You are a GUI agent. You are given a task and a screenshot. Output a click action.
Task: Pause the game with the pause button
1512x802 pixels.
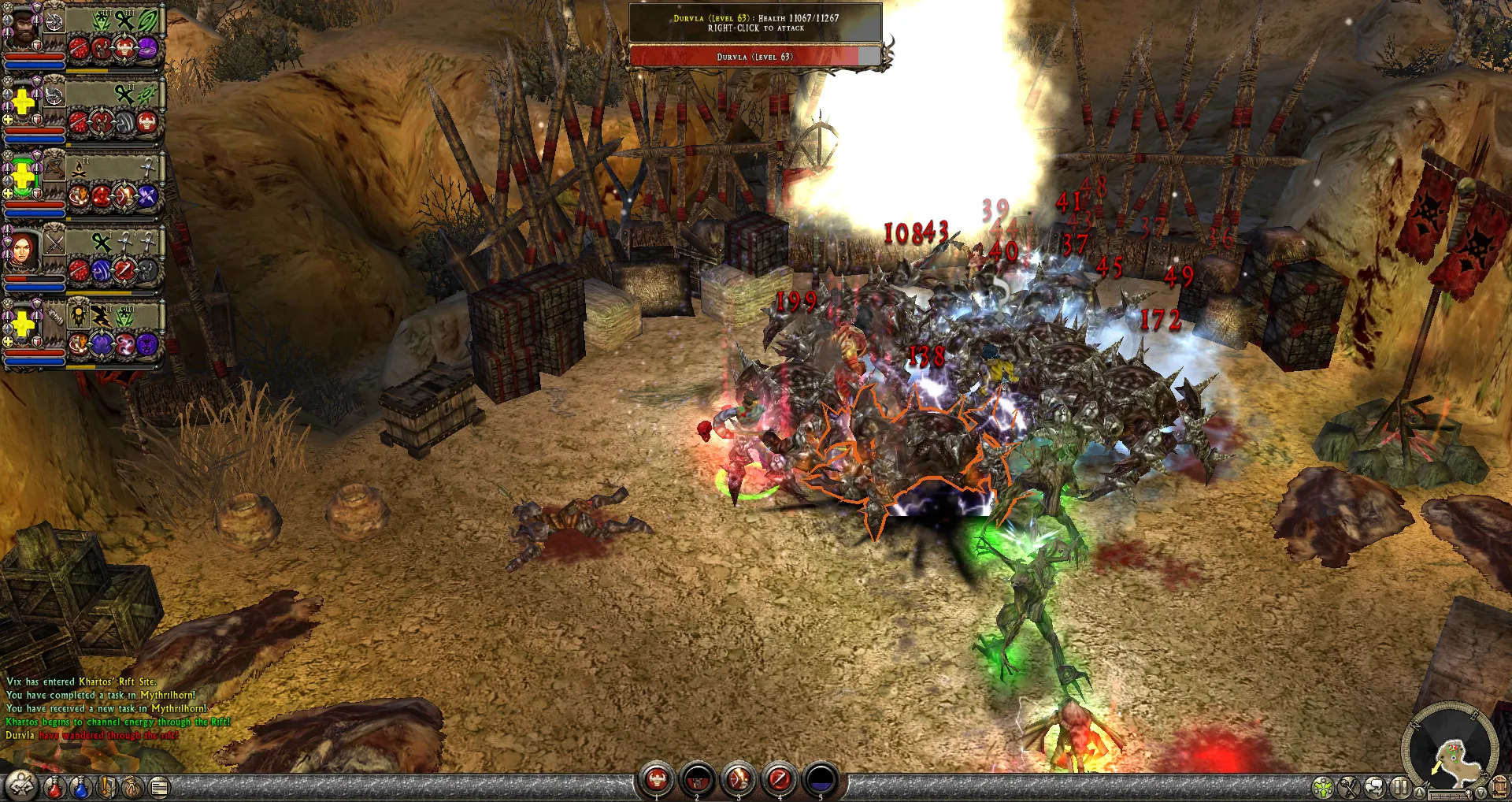(x=1400, y=786)
